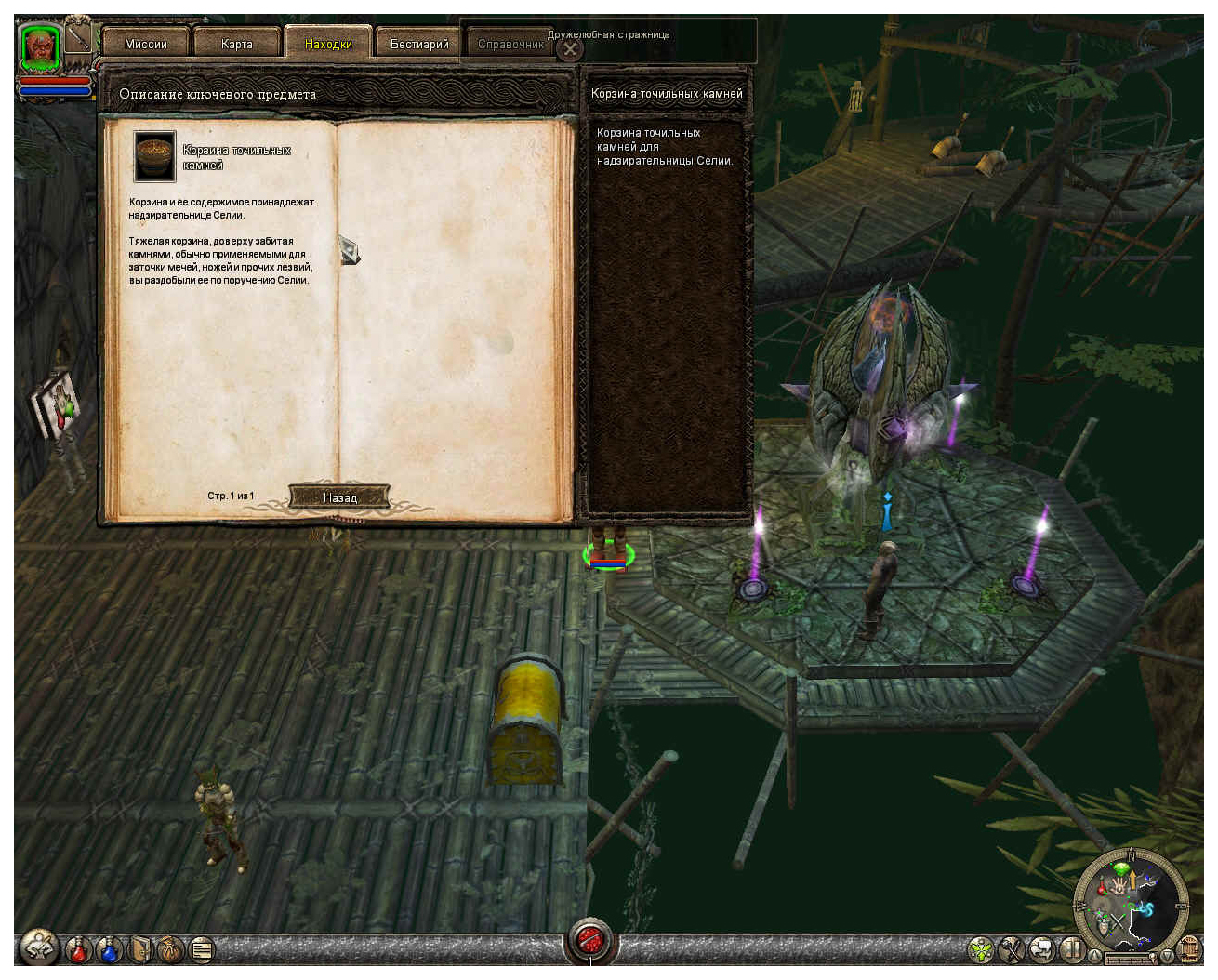
Task: Click the red round button at bottom center
Action: point(590,942)
